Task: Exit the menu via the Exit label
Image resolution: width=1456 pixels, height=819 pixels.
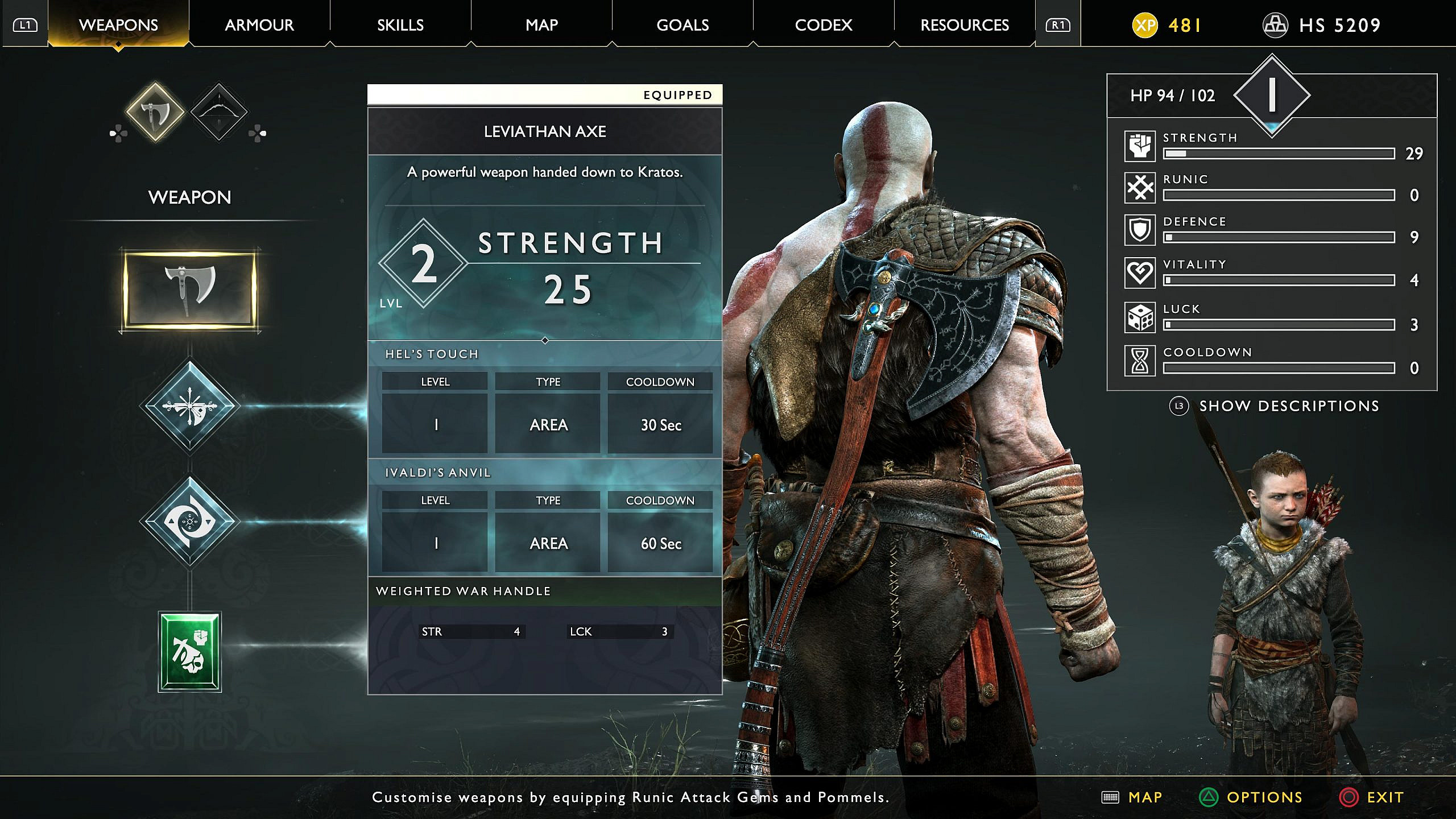Action: click(x=1384, y=797)
